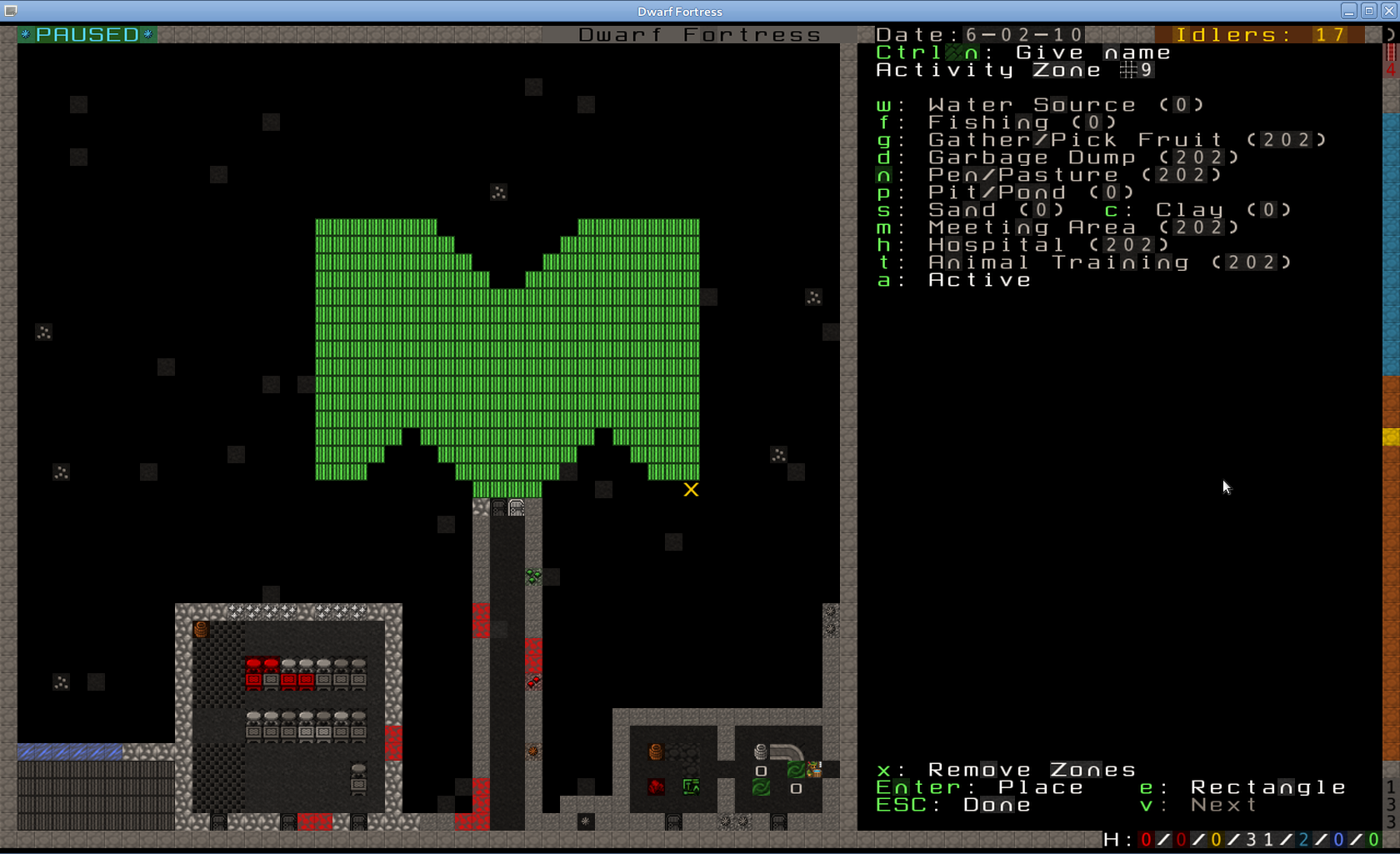Enable Pen/Pasture for this zone

tap(1023, 175)
